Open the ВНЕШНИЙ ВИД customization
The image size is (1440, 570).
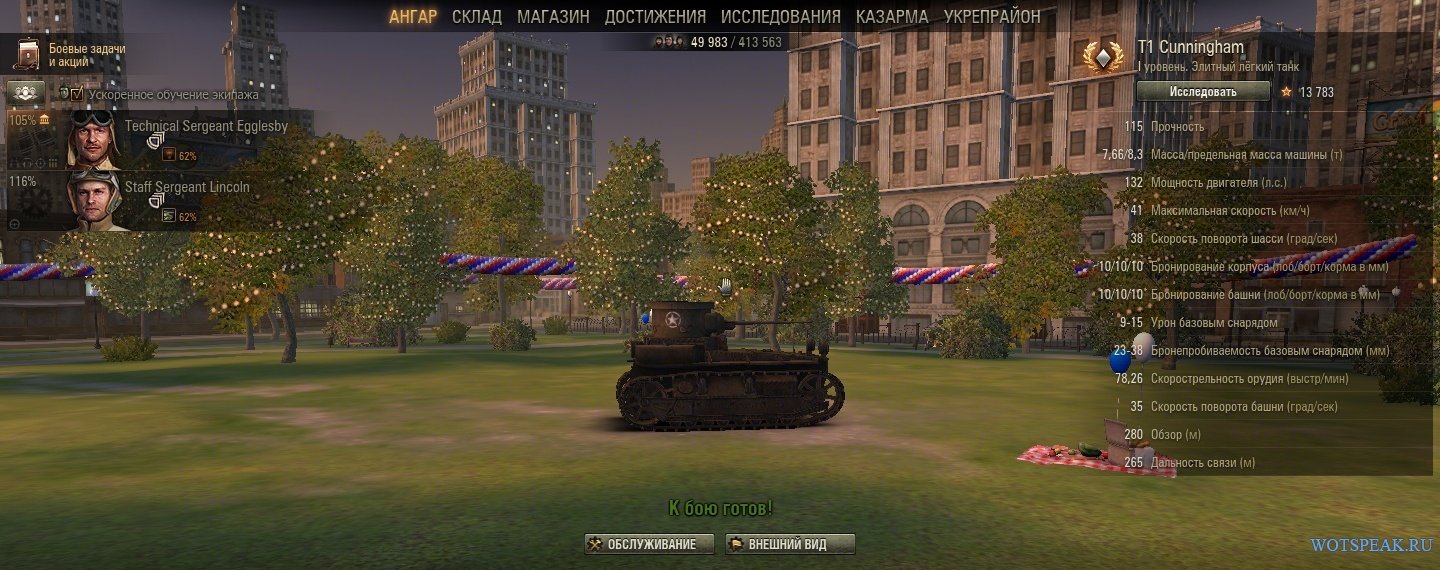pyautogui.click(x=789, y=544)
